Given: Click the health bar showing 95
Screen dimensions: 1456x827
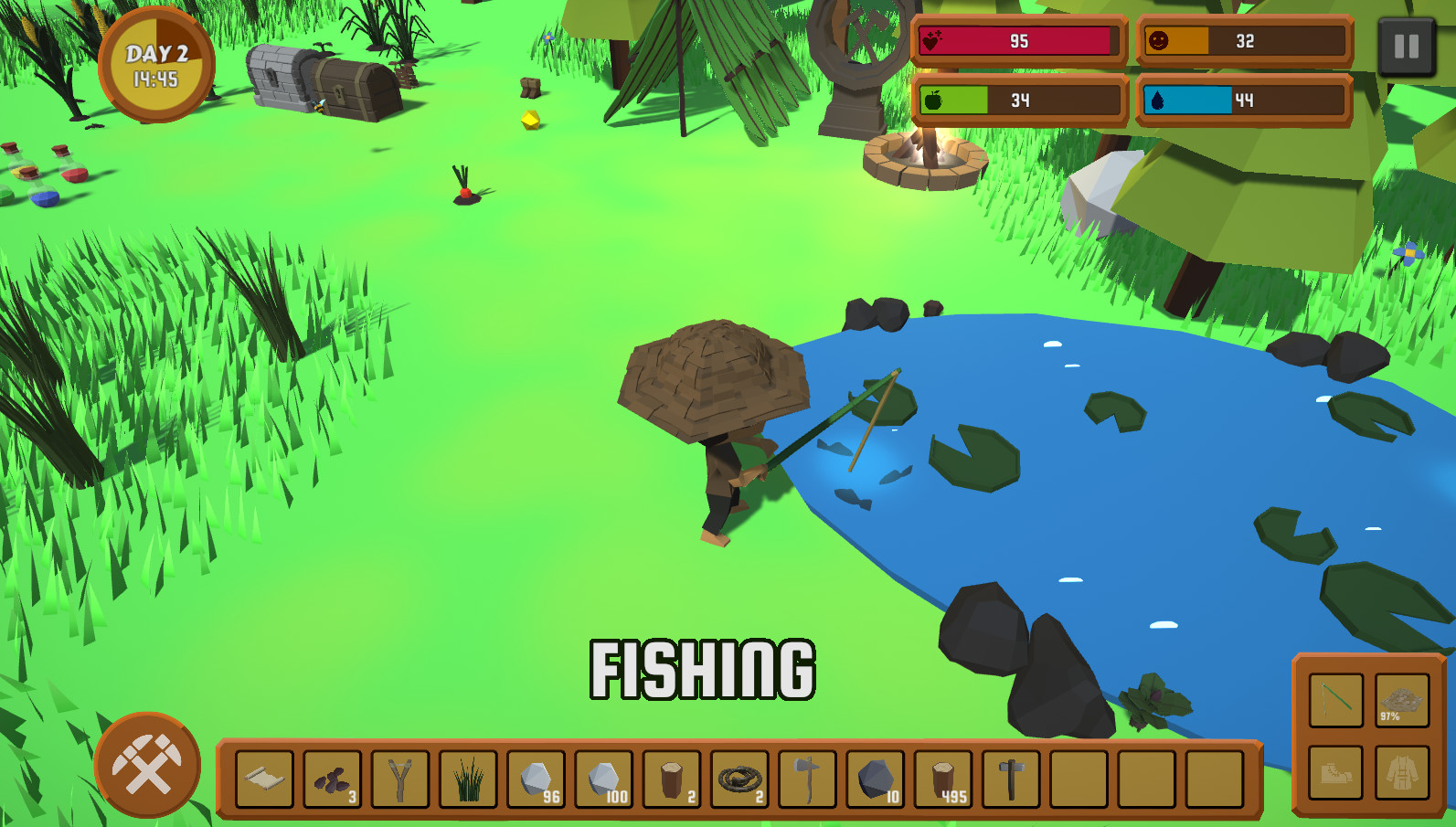Looking at the screenshot, I should coord(1017,41).
